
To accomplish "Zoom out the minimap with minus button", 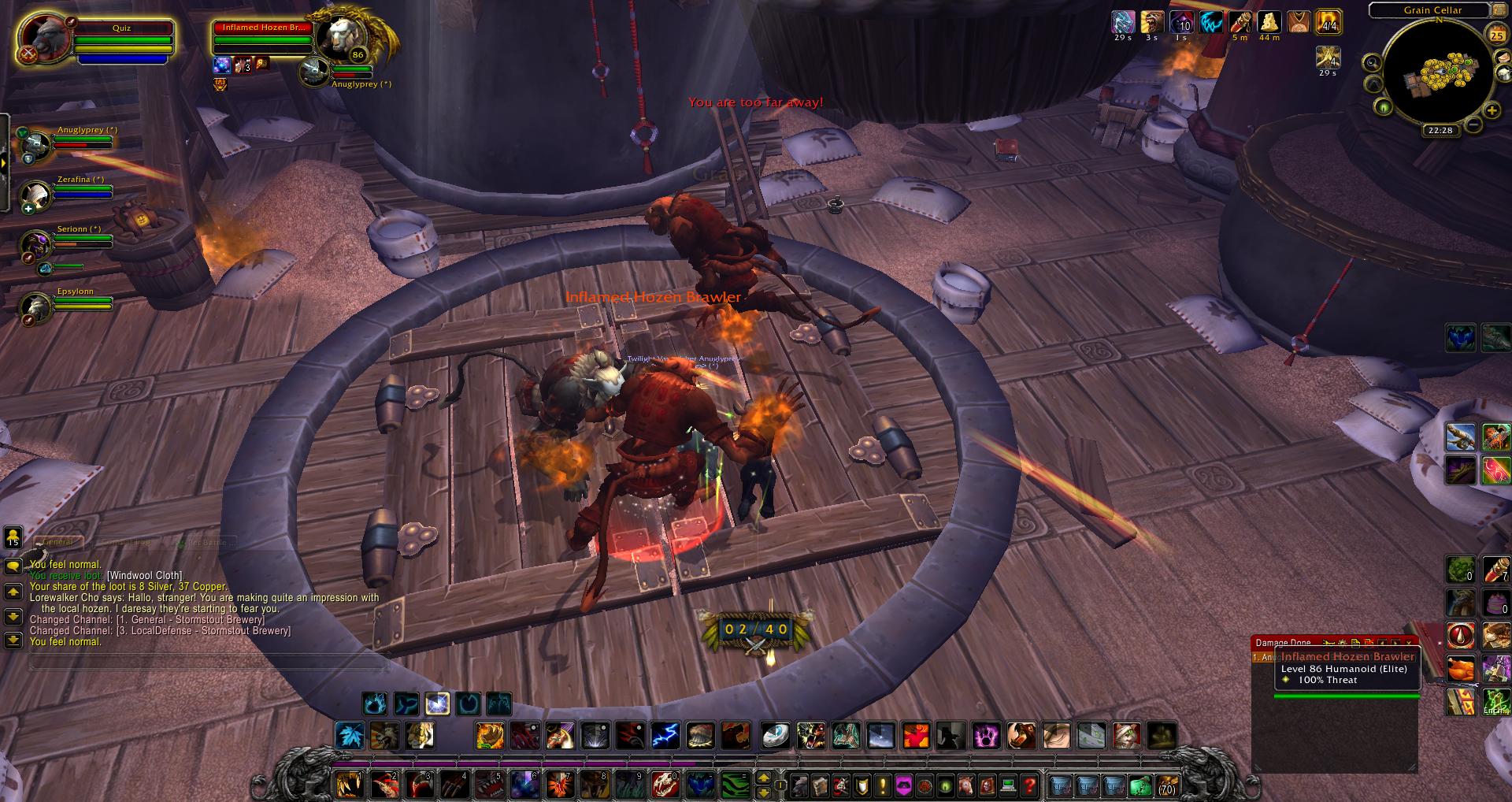I will [x=1473, y=124].
